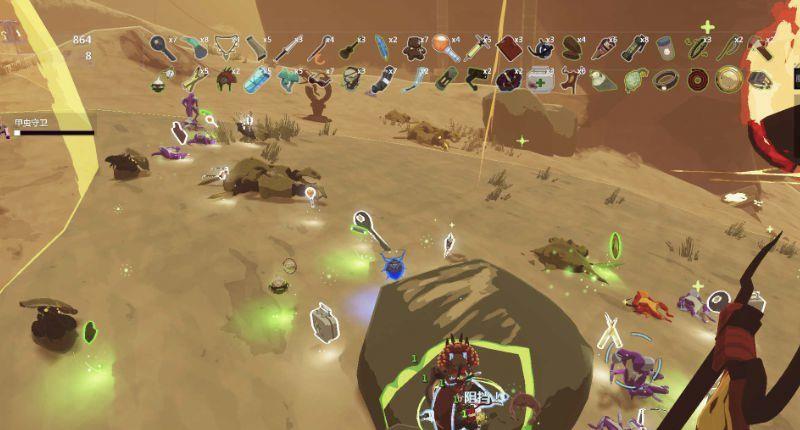Click the blue energy drink can icon
This screenshot has width=800, height=430.
258,78
